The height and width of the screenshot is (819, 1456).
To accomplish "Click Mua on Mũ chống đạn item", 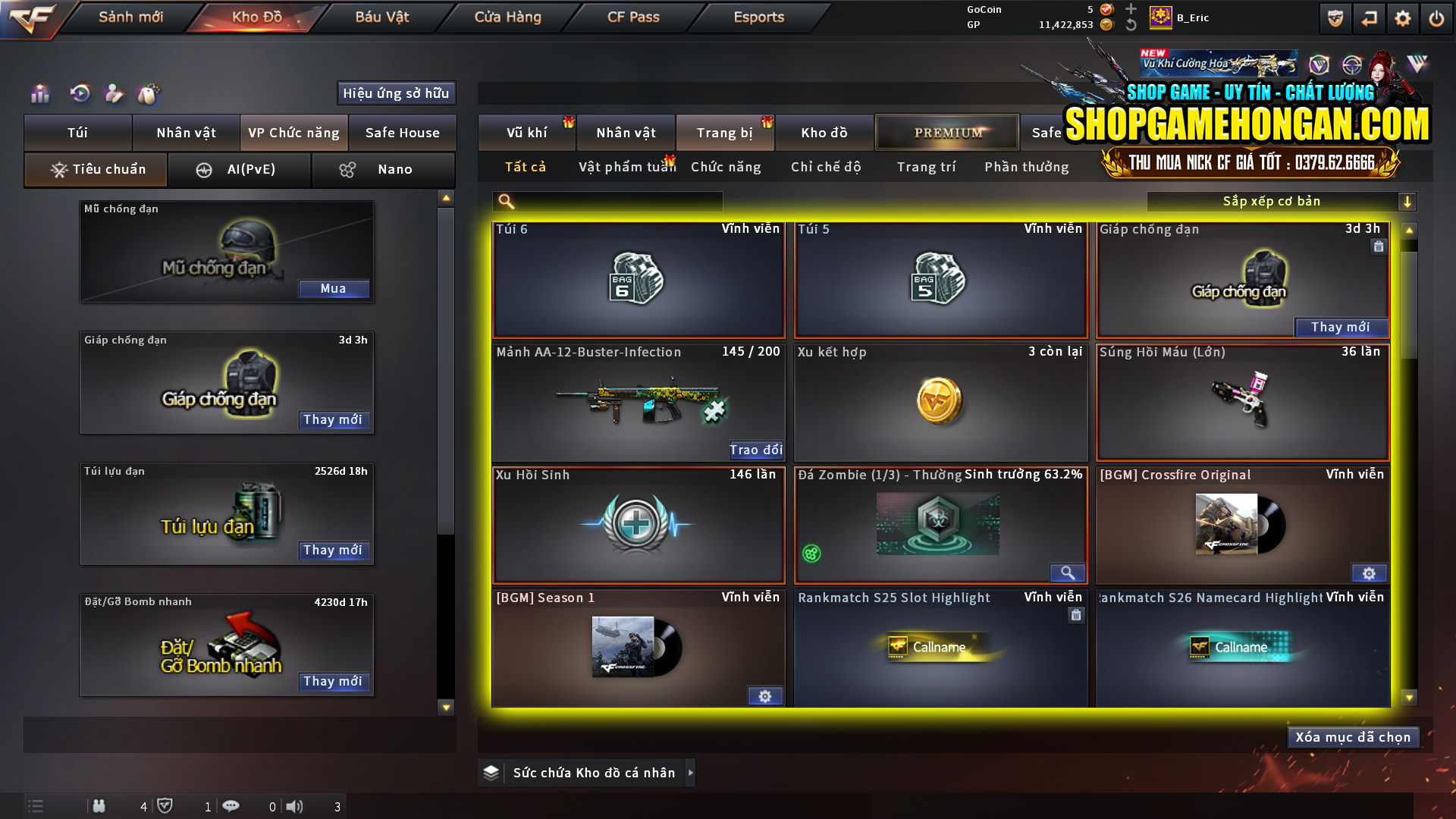I will click(334, 289).
